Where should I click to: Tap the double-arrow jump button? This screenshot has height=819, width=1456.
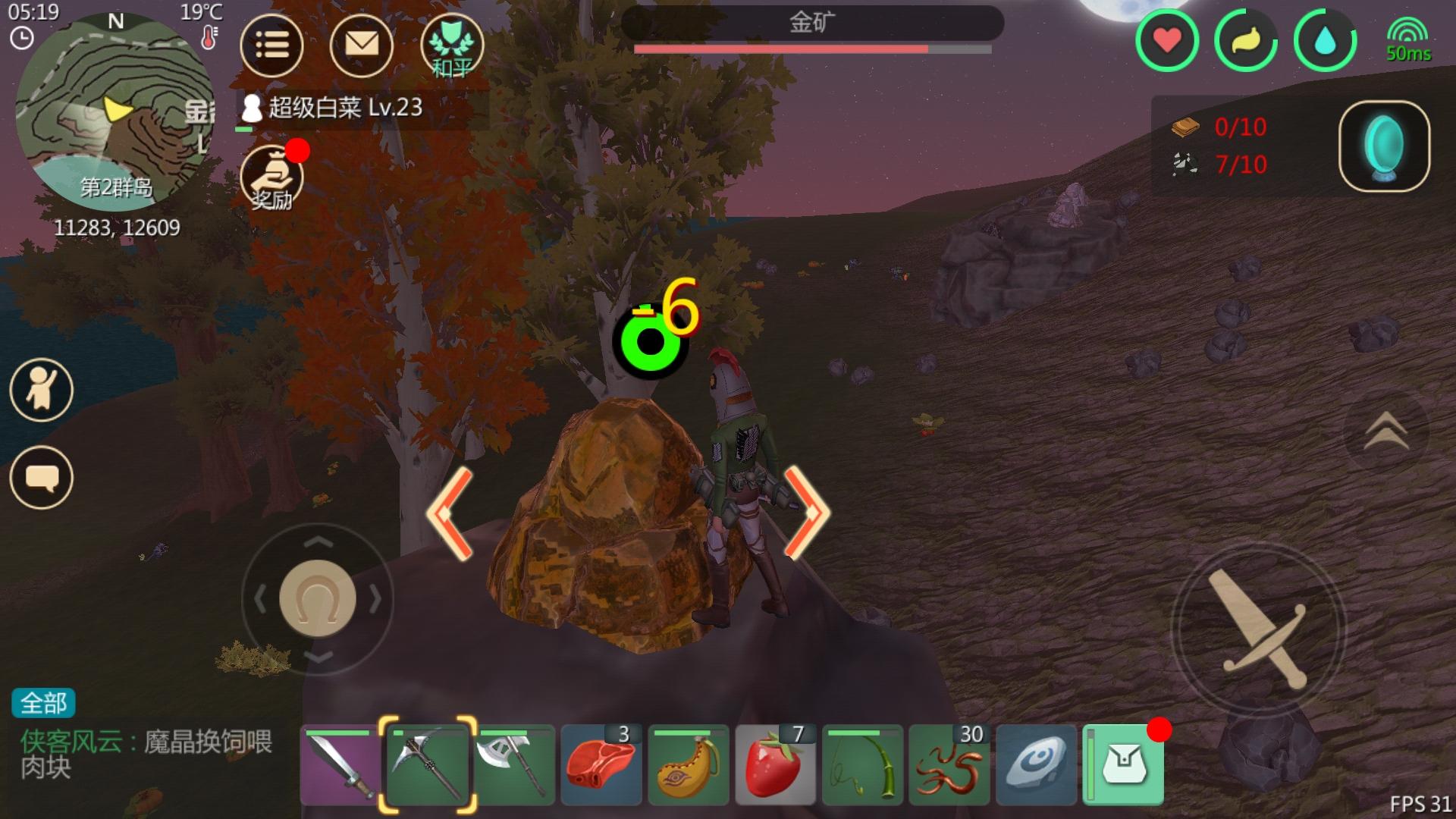(x=1386, y=432)
